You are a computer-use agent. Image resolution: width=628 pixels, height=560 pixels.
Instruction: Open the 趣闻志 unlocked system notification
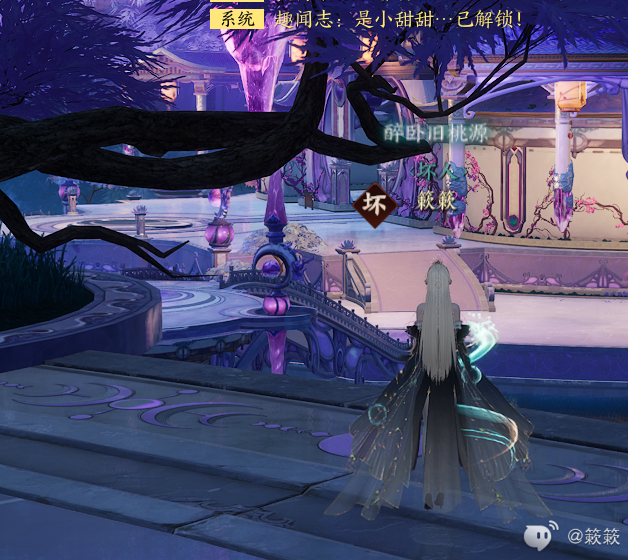click(x=397, y=19)
